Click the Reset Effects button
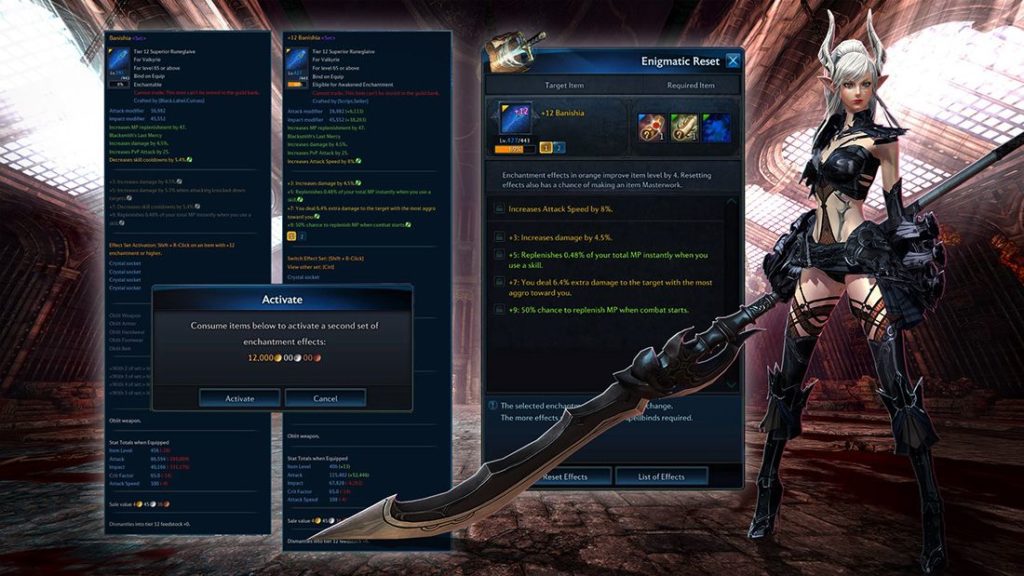The width and height of the screenshot is (1024, 576). click(x=565, y=476)
